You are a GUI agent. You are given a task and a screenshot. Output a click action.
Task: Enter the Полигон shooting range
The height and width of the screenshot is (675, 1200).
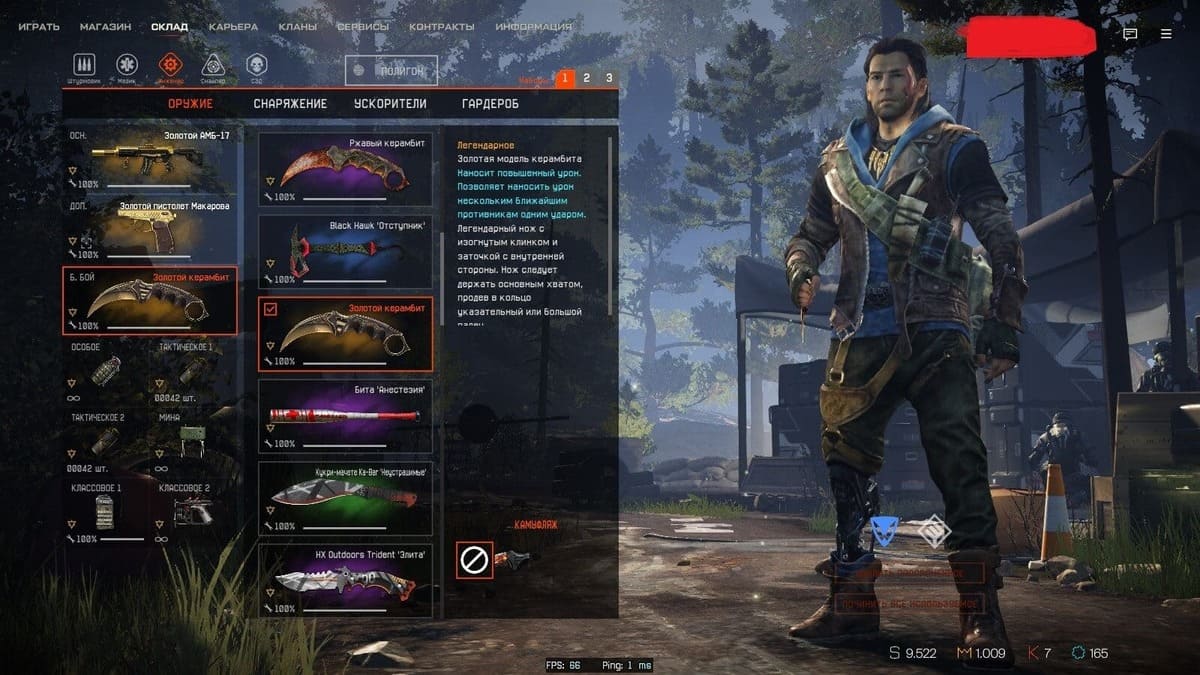(392, 71)
